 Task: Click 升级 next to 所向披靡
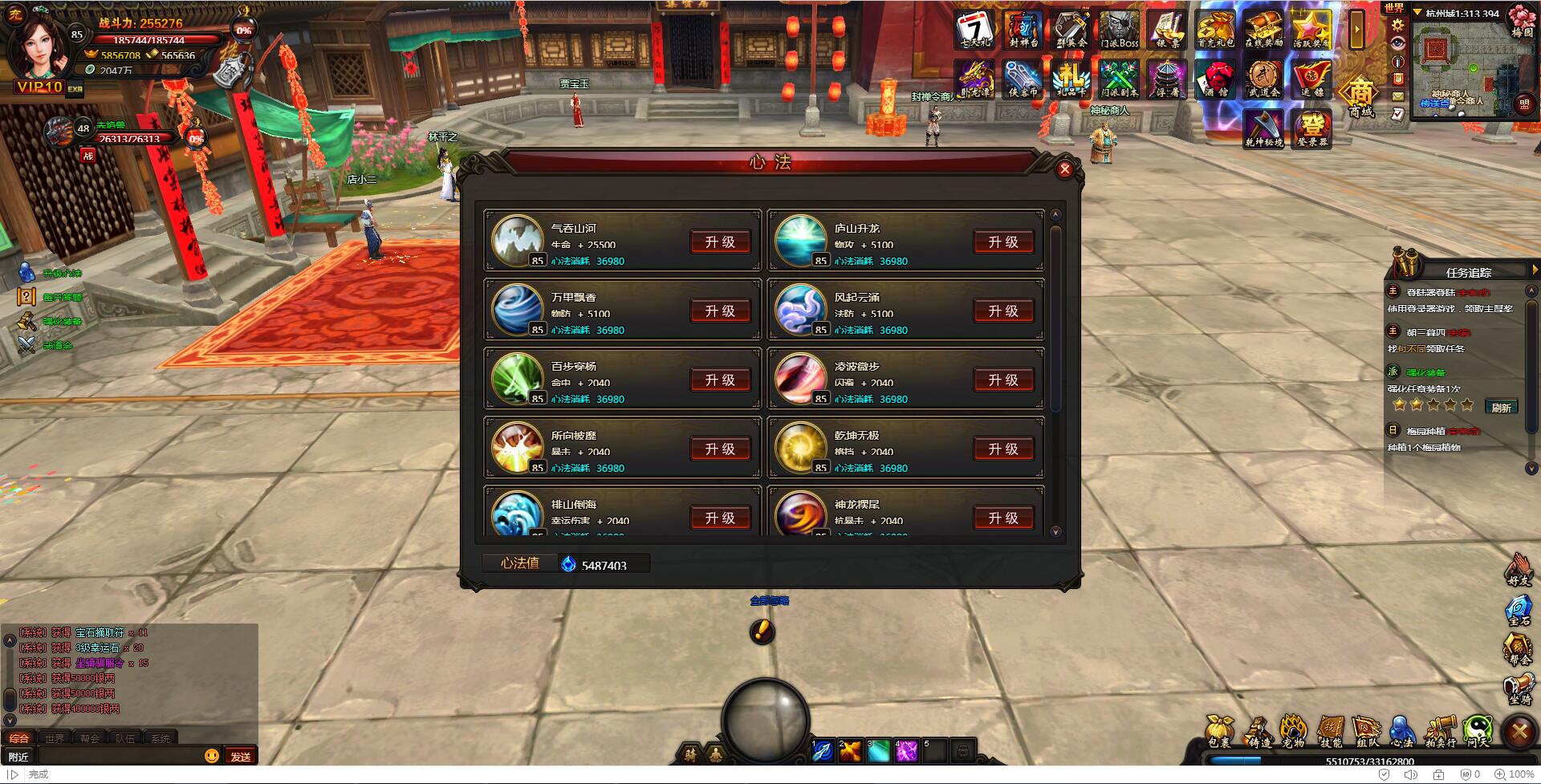pos(720,449)
